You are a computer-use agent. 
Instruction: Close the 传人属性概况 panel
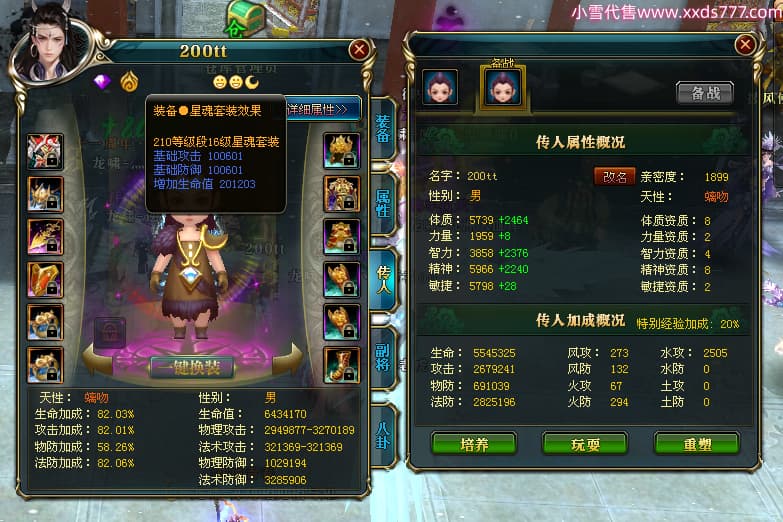click(x=745, y=45)
